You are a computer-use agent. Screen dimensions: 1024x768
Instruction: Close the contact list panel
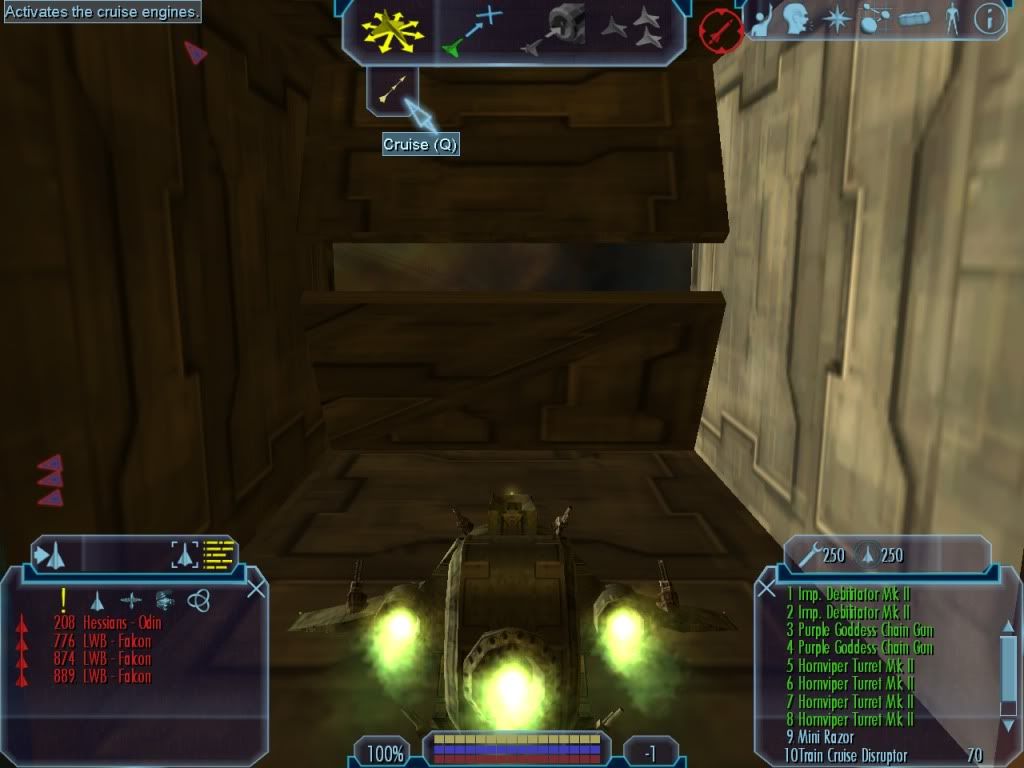tap(256, 589)
